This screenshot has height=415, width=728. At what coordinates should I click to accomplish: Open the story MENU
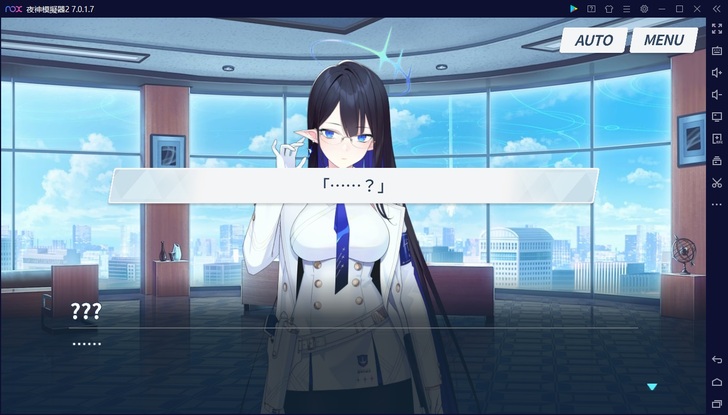663,41
